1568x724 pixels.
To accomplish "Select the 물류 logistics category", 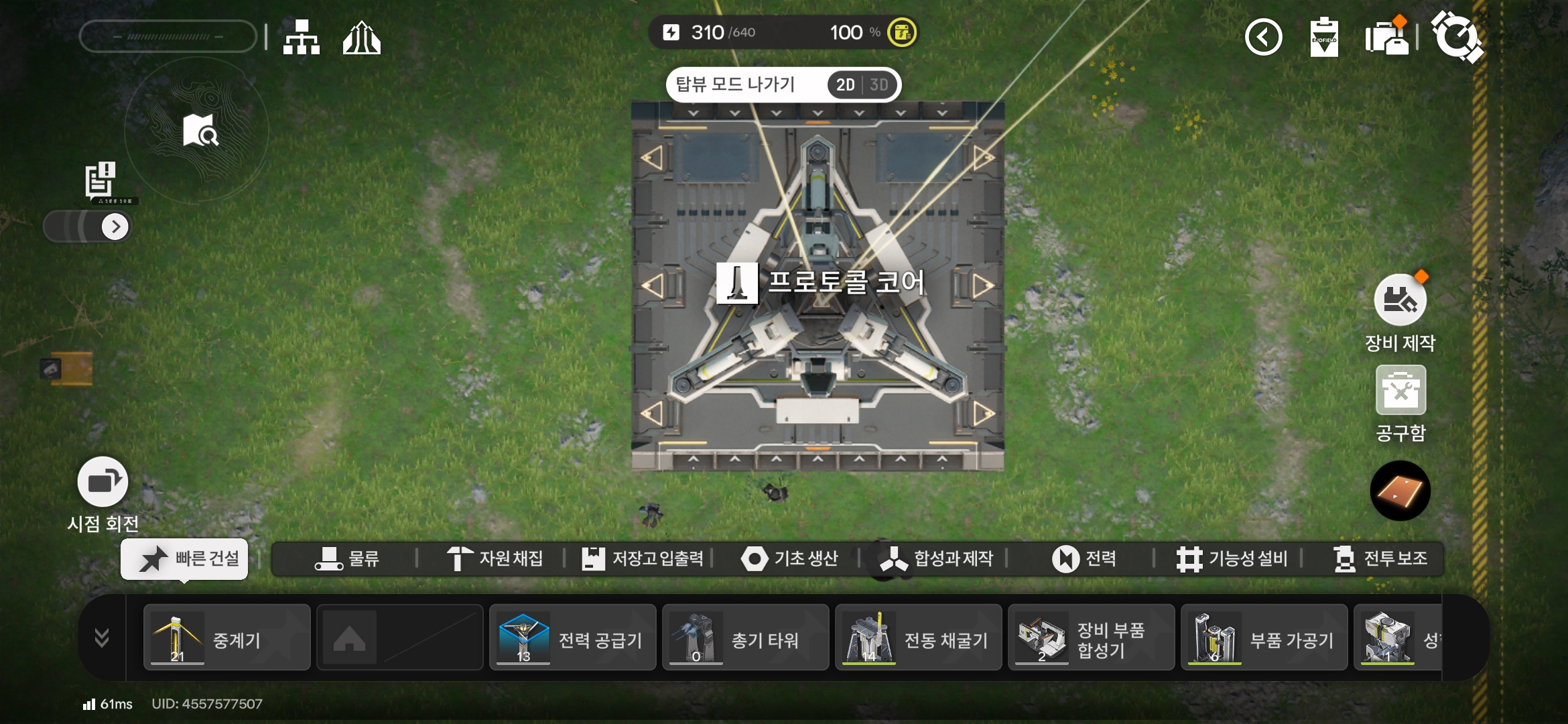I will (347, 558).
